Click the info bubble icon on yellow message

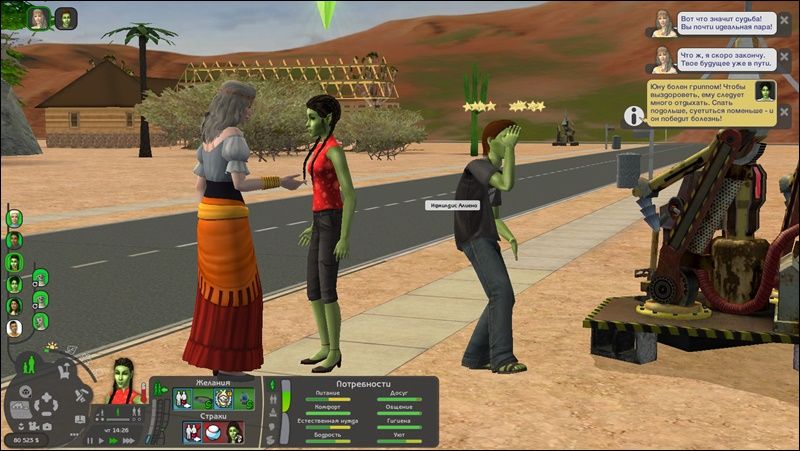(633, 116)
